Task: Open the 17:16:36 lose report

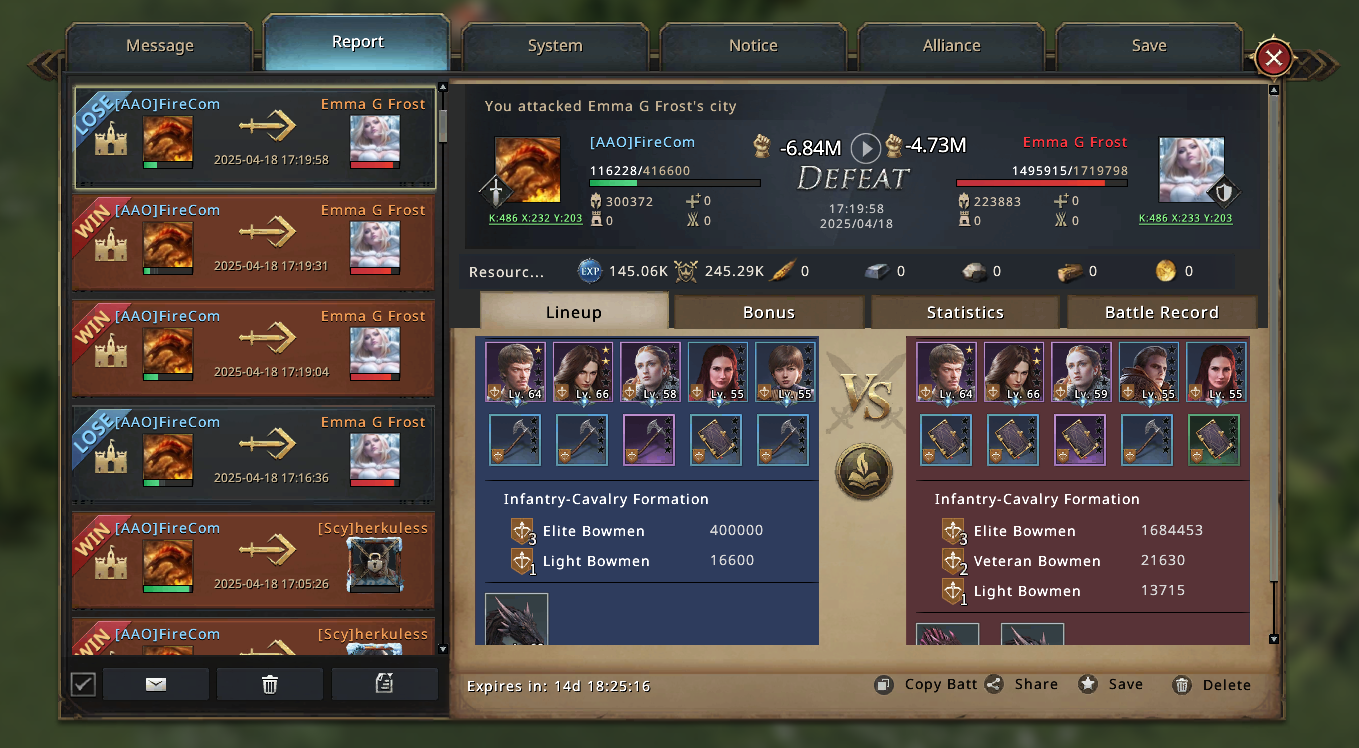Action: [255, 455]
